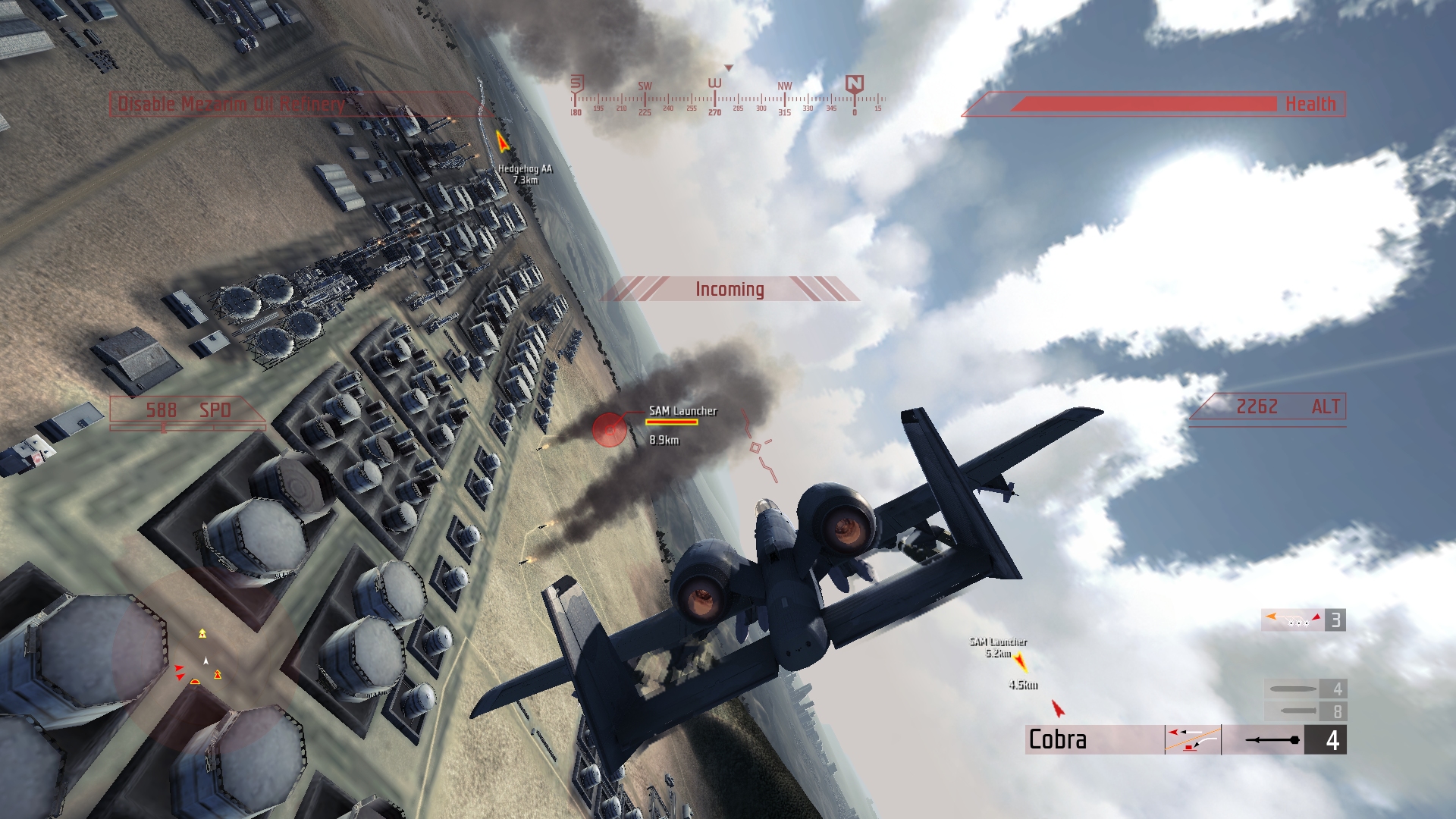1456x819 pixels.
Task: Select the Hedgehog AA target marker
Action: [501, 140]
